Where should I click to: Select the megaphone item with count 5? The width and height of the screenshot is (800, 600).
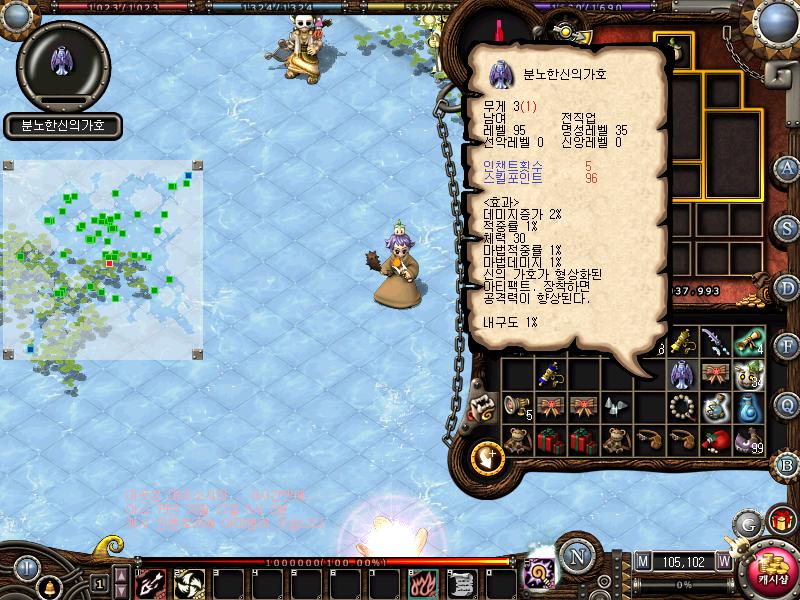point(518,408)
